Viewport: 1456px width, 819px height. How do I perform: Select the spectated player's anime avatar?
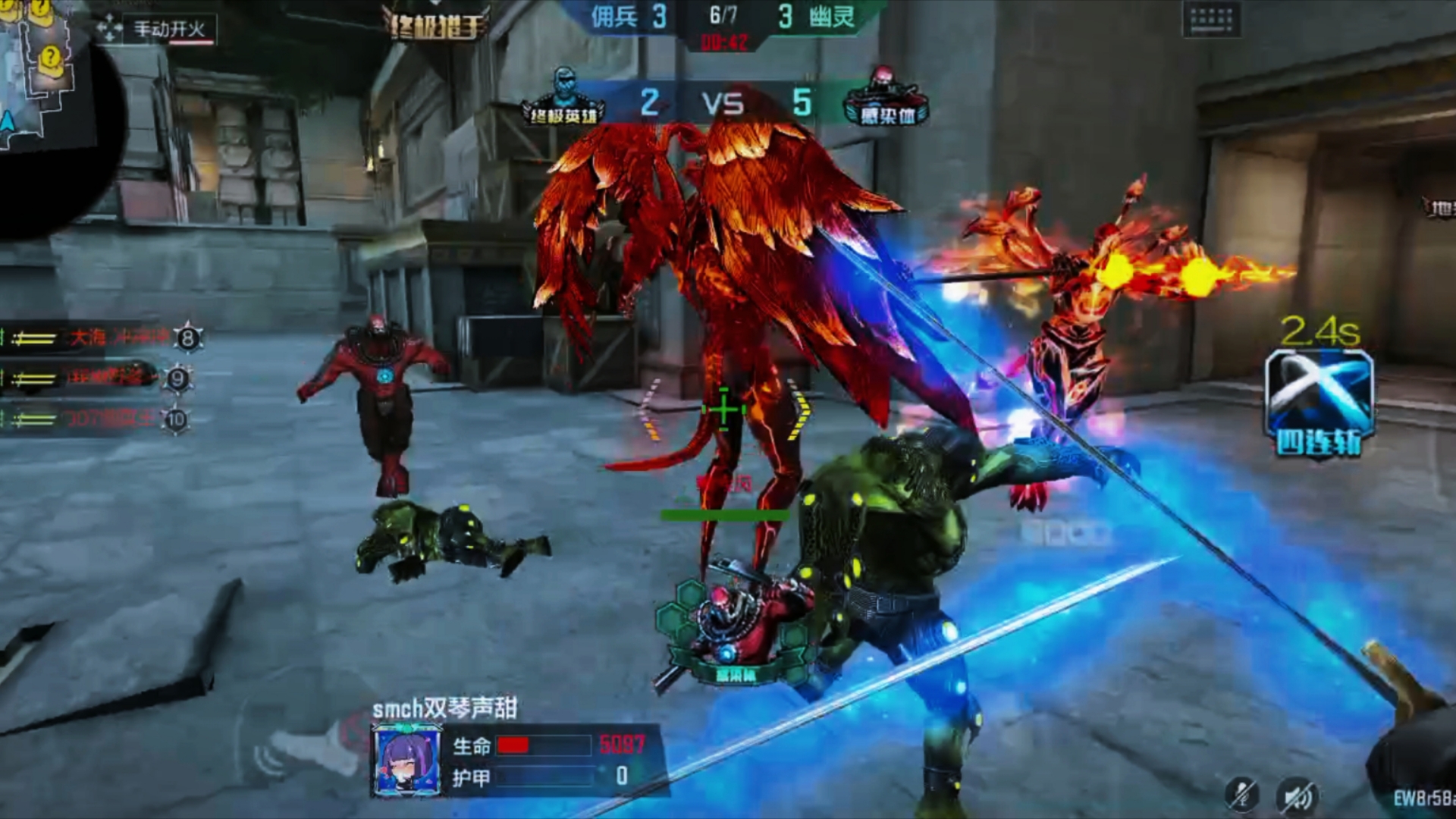[409, 761]
